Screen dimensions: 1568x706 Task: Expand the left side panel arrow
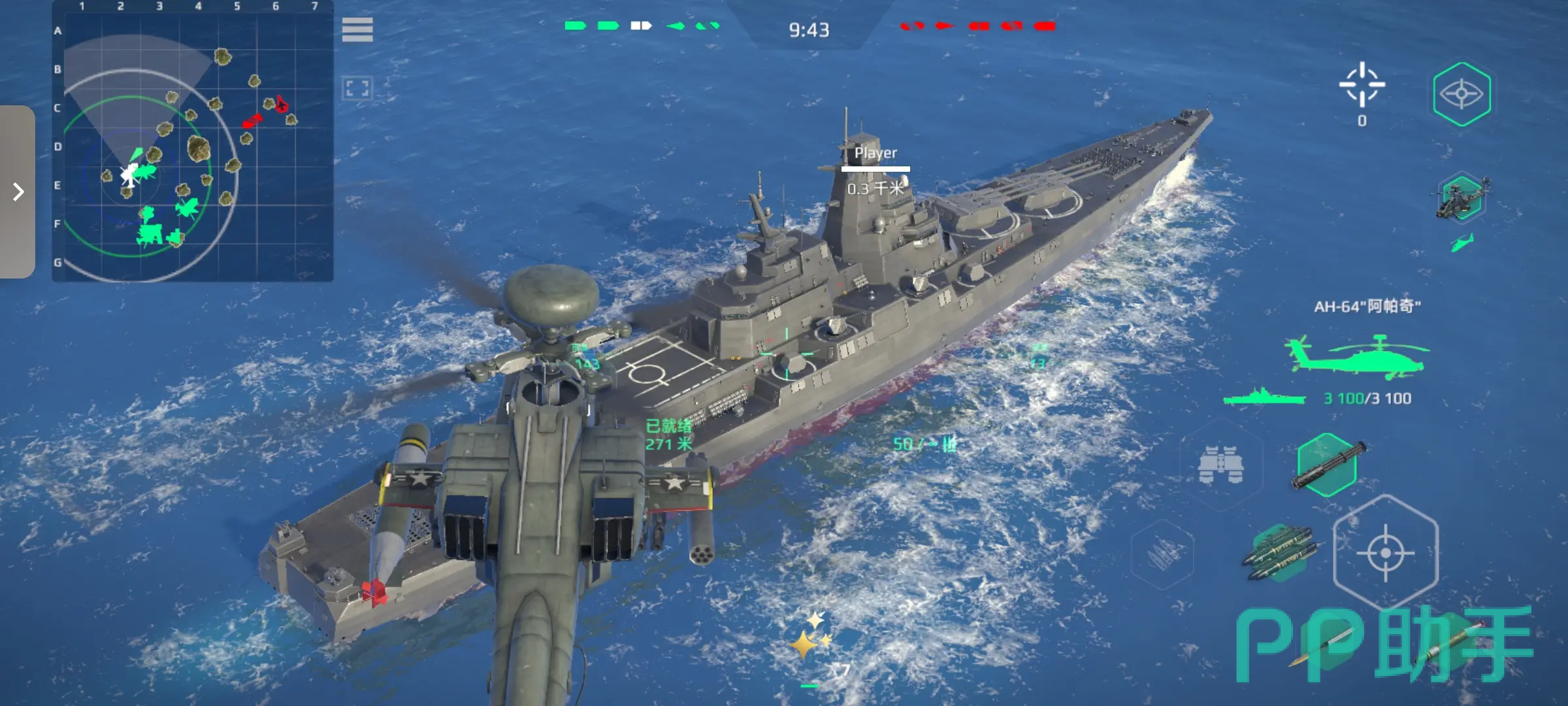(x=18, y=192)
